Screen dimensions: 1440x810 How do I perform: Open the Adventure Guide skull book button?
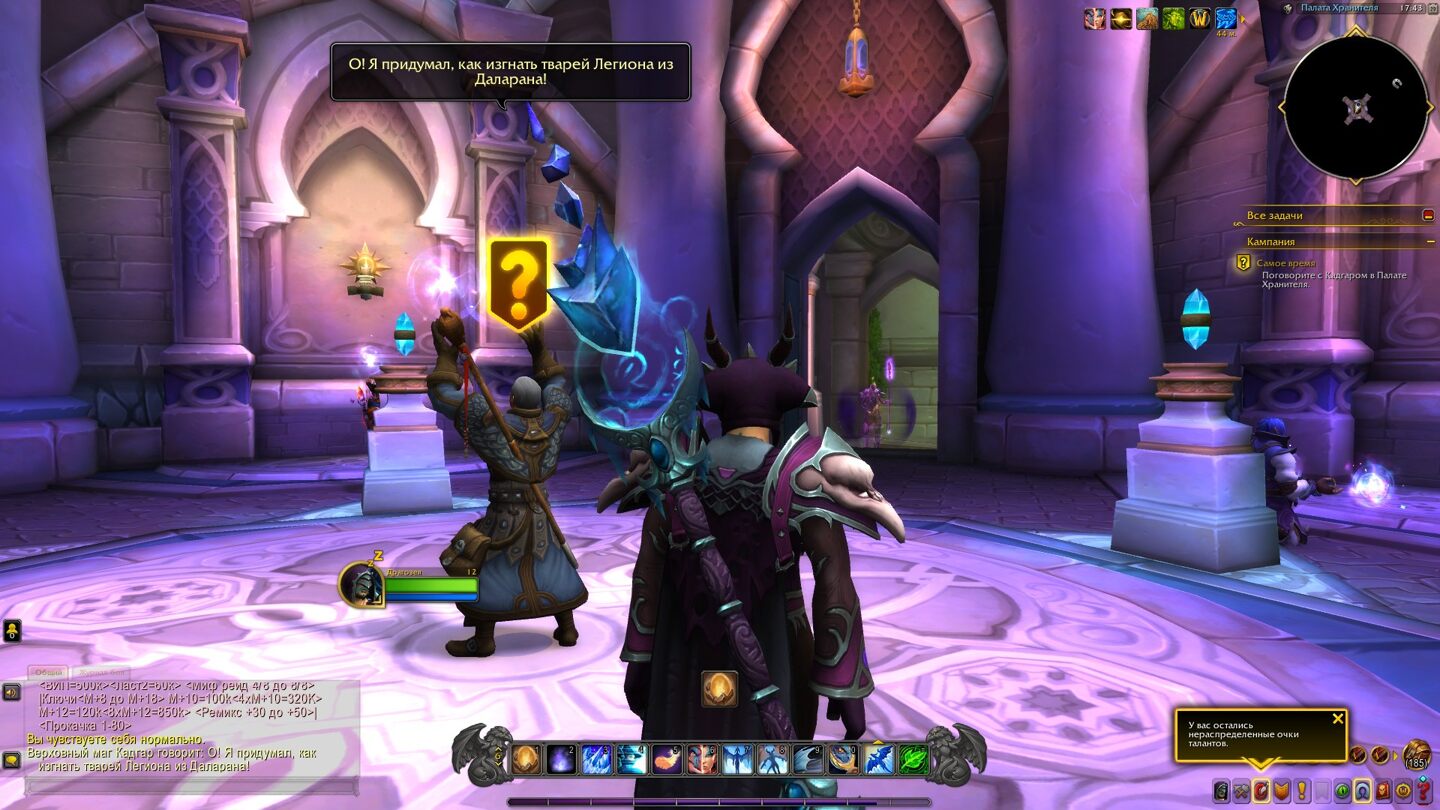point(1383,791)
